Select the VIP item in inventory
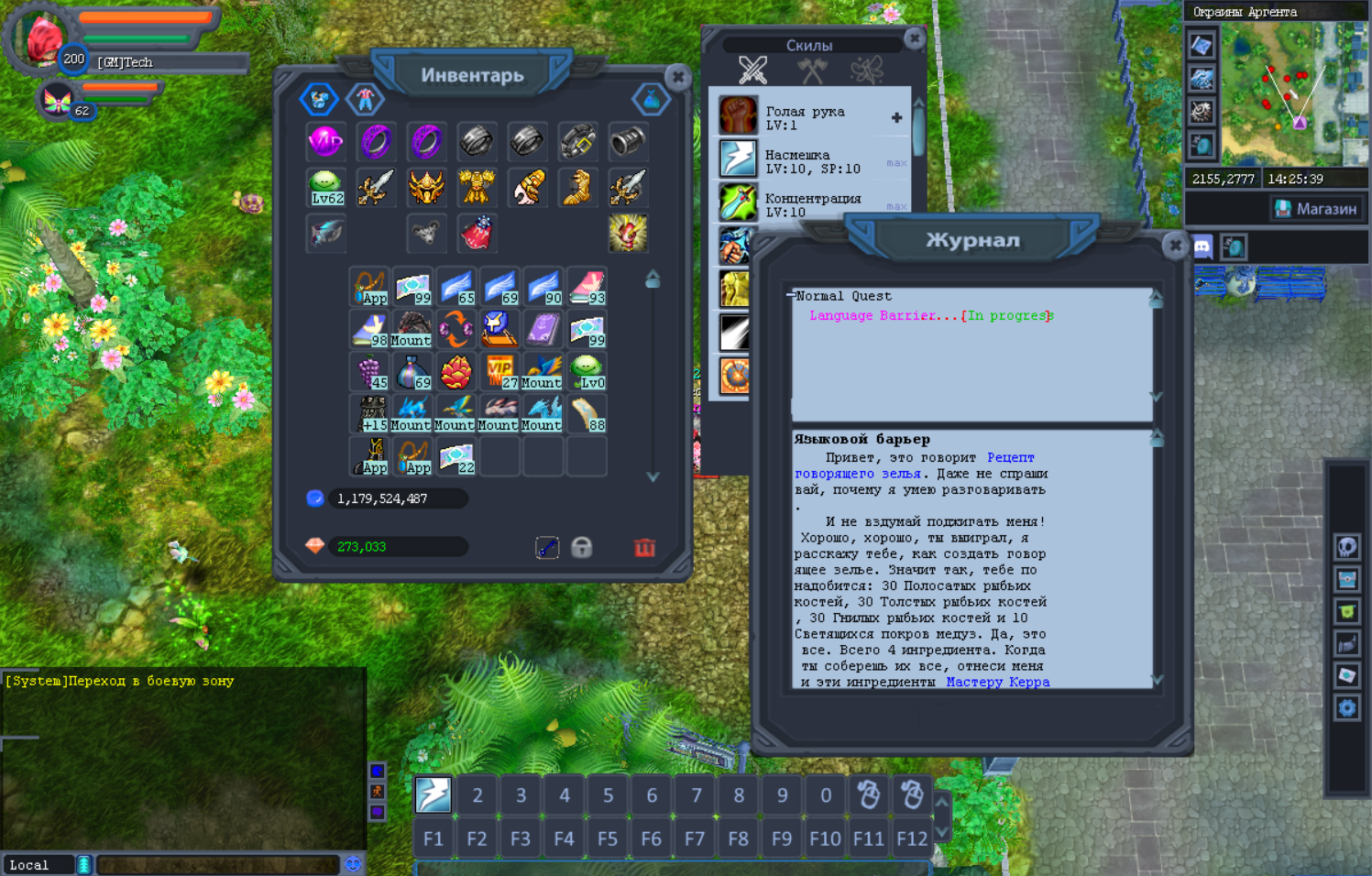The height and width of the screenshot is (876, 1372). point(499,371)
